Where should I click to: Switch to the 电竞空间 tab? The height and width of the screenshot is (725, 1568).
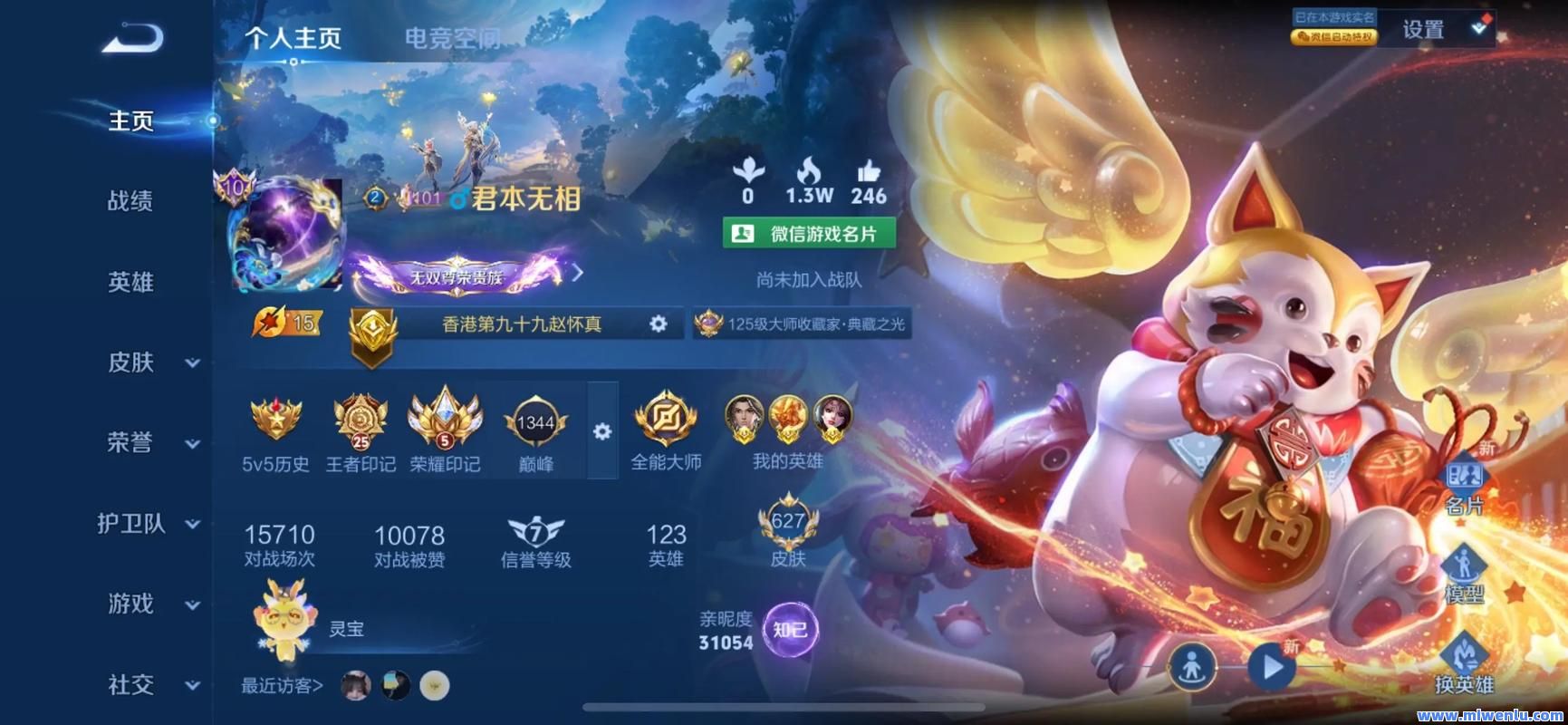[450, 39]
